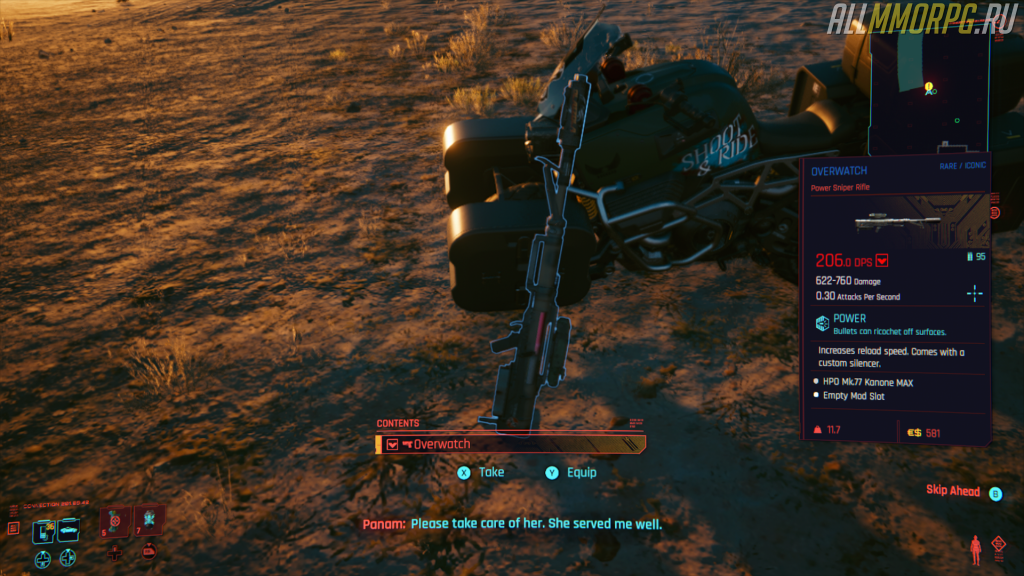This screenshot has height=576, width=1024.
Task: Open the journal icon in HUD
Action: point(13,527)
